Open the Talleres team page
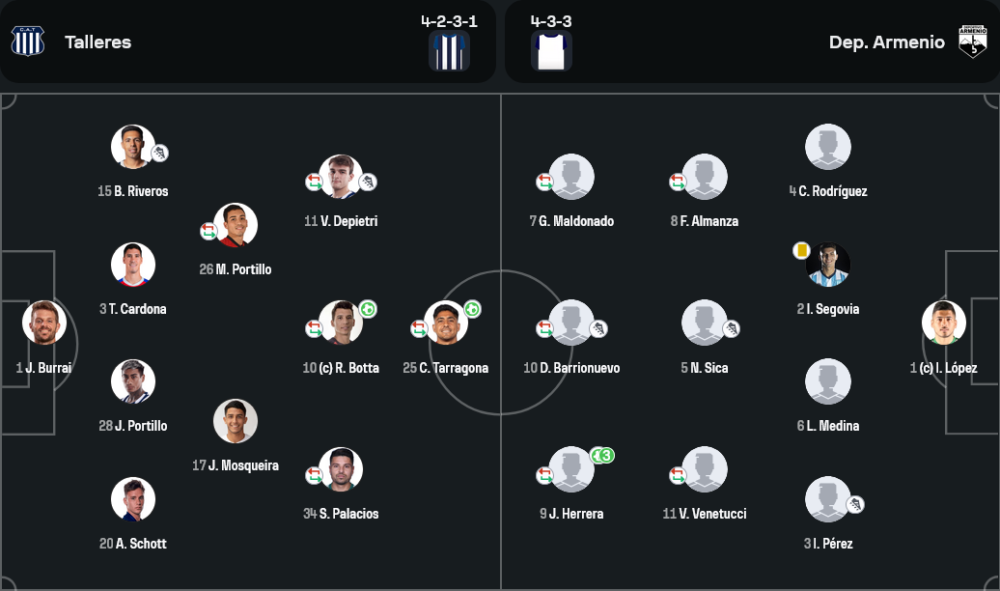Viewport: 1000px width, 591px height. 97,42
